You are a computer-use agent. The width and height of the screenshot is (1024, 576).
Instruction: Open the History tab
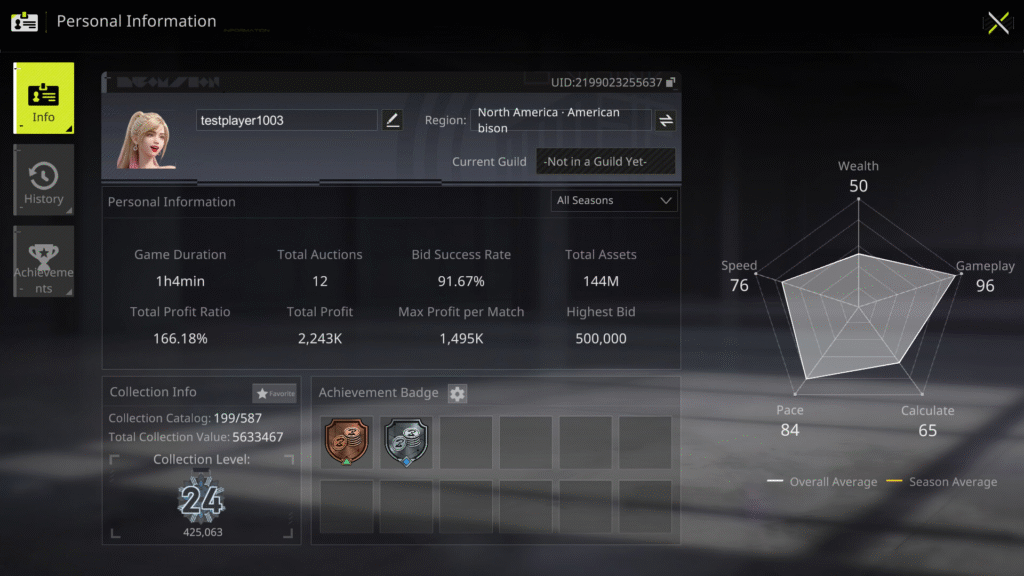click(43, 181)
